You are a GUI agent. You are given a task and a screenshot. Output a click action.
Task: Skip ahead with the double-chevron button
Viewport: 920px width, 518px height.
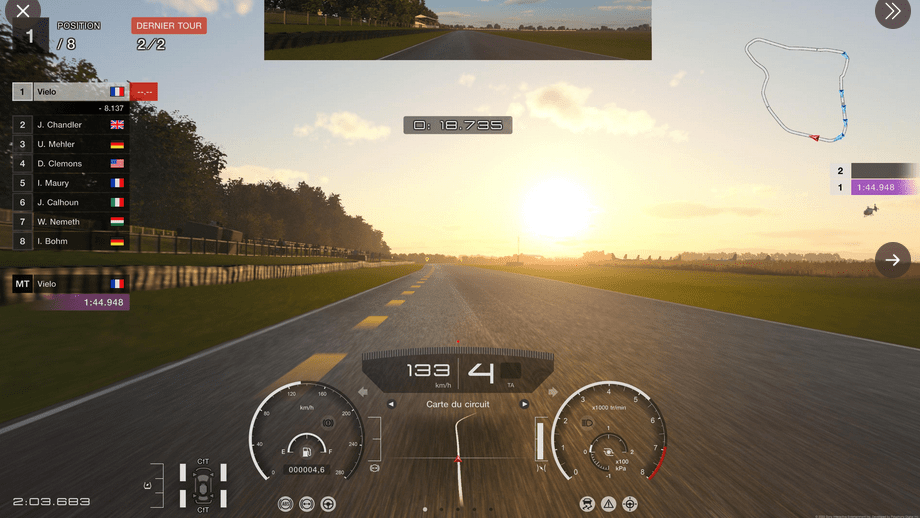(x=891, y=12)
